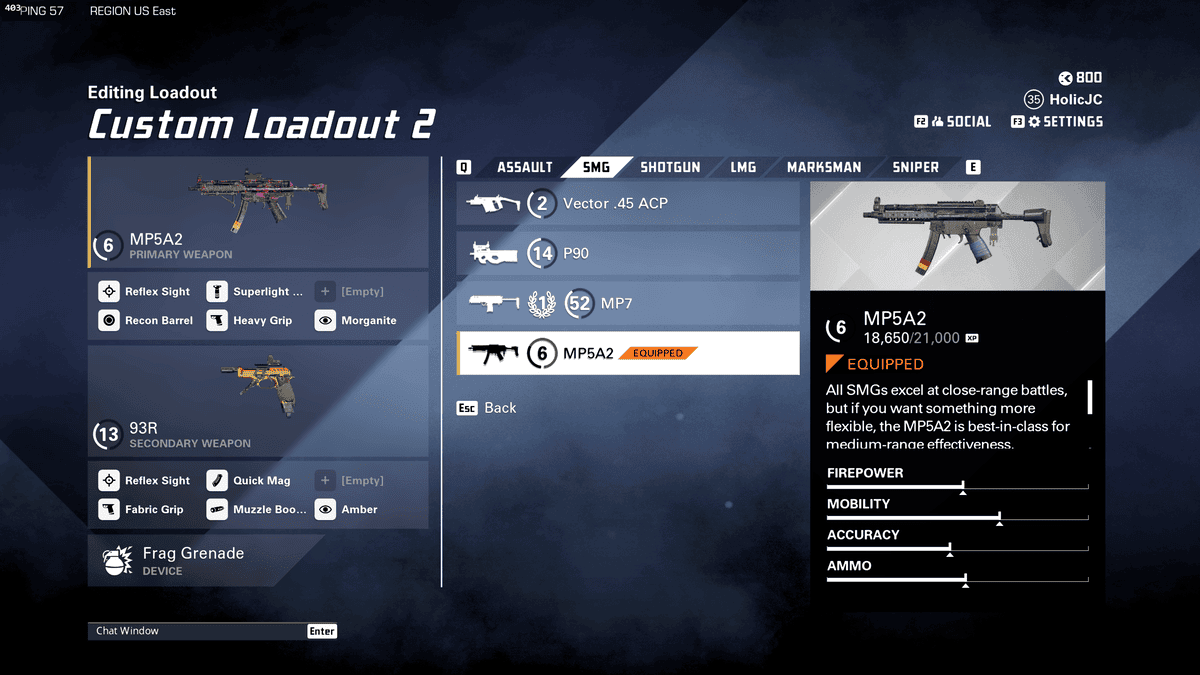Choose the Vector .45 ACP weapon
Screen dimensions: 1200x675
pyautogui.click(x=628, y=204)
